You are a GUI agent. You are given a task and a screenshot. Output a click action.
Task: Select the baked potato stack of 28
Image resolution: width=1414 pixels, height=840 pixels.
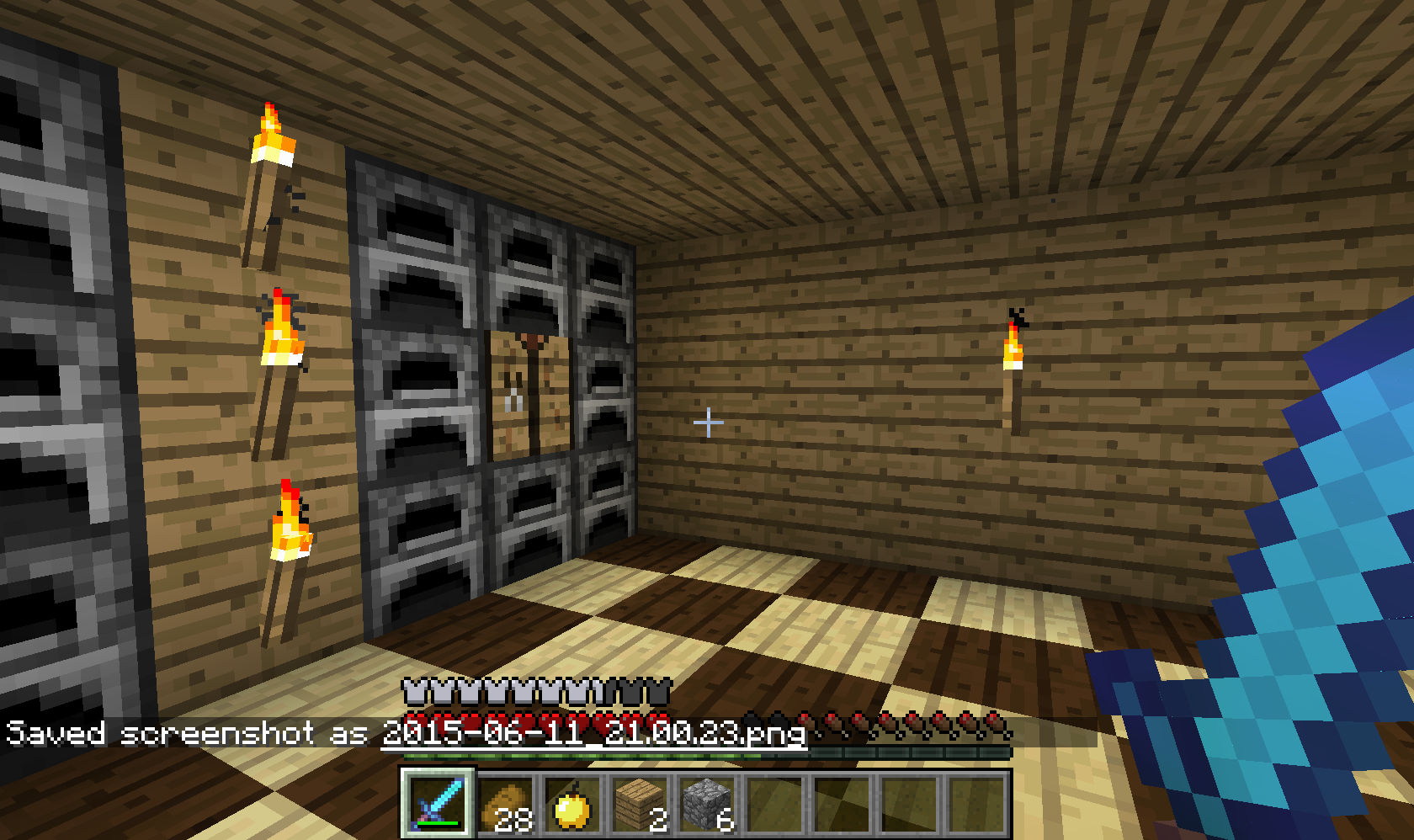click(505, 805)
